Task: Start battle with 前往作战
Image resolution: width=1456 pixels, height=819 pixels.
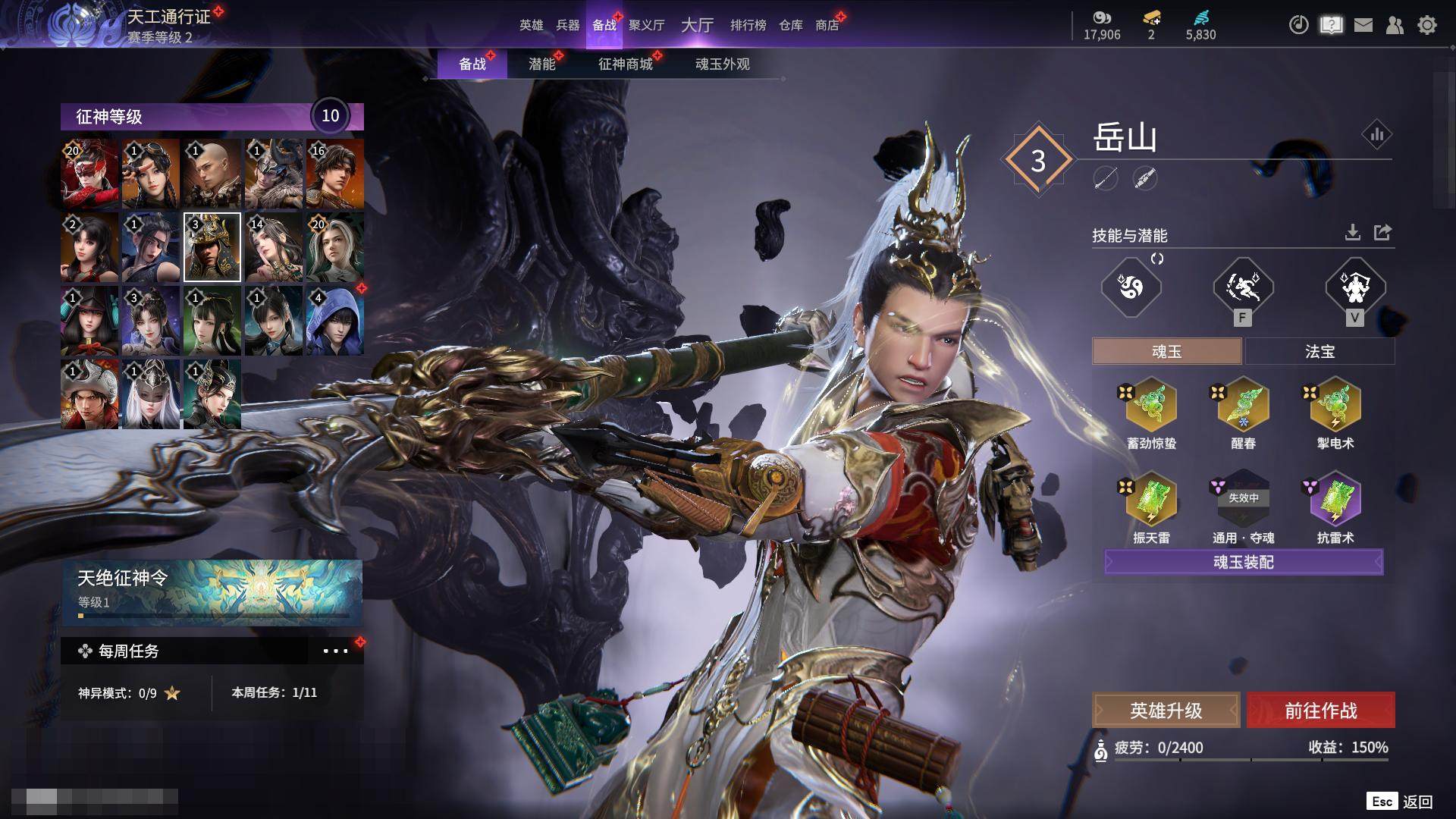Action: click(1320, 711)
